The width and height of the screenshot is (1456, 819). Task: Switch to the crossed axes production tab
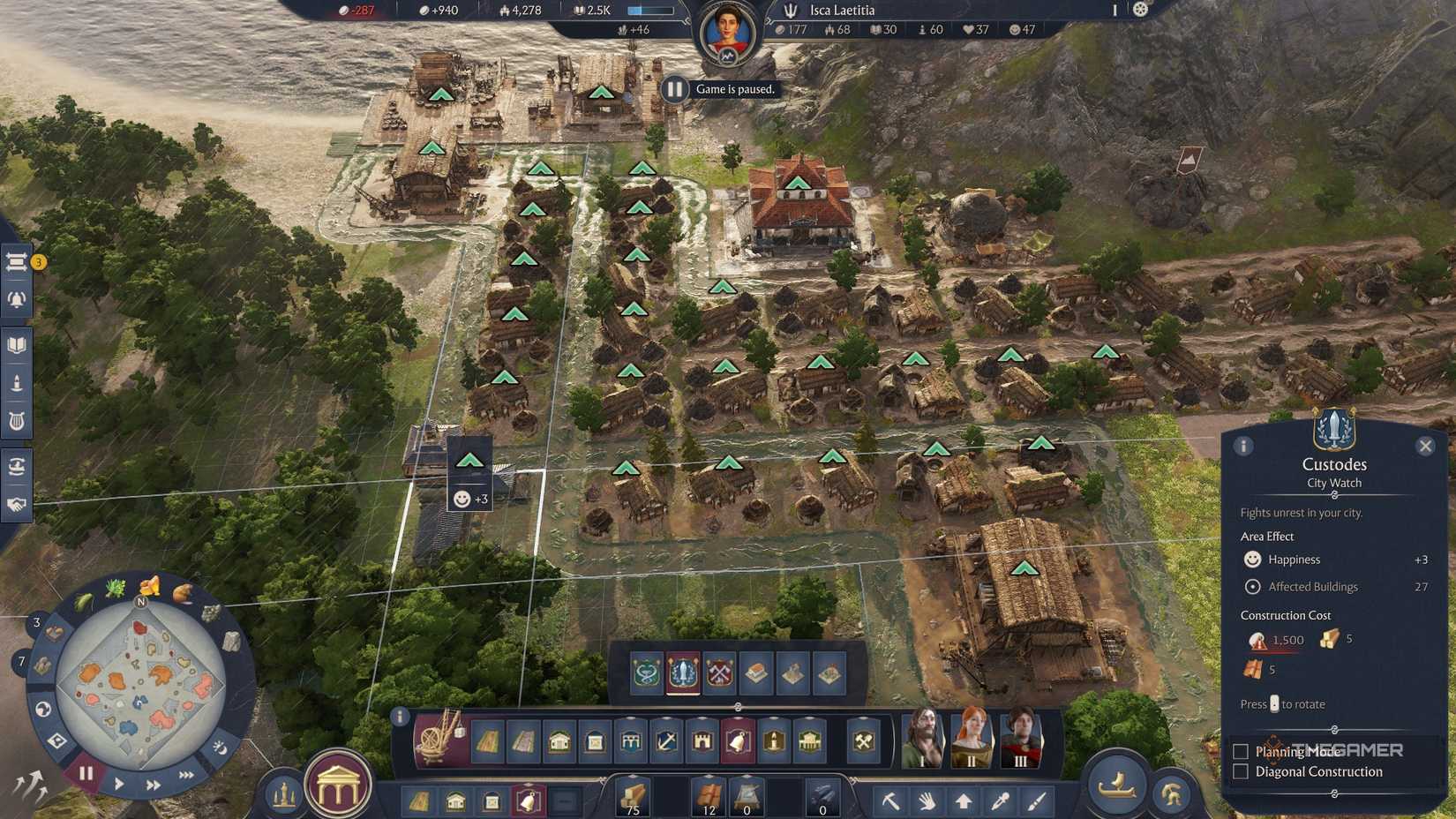(x=720, y=672)
